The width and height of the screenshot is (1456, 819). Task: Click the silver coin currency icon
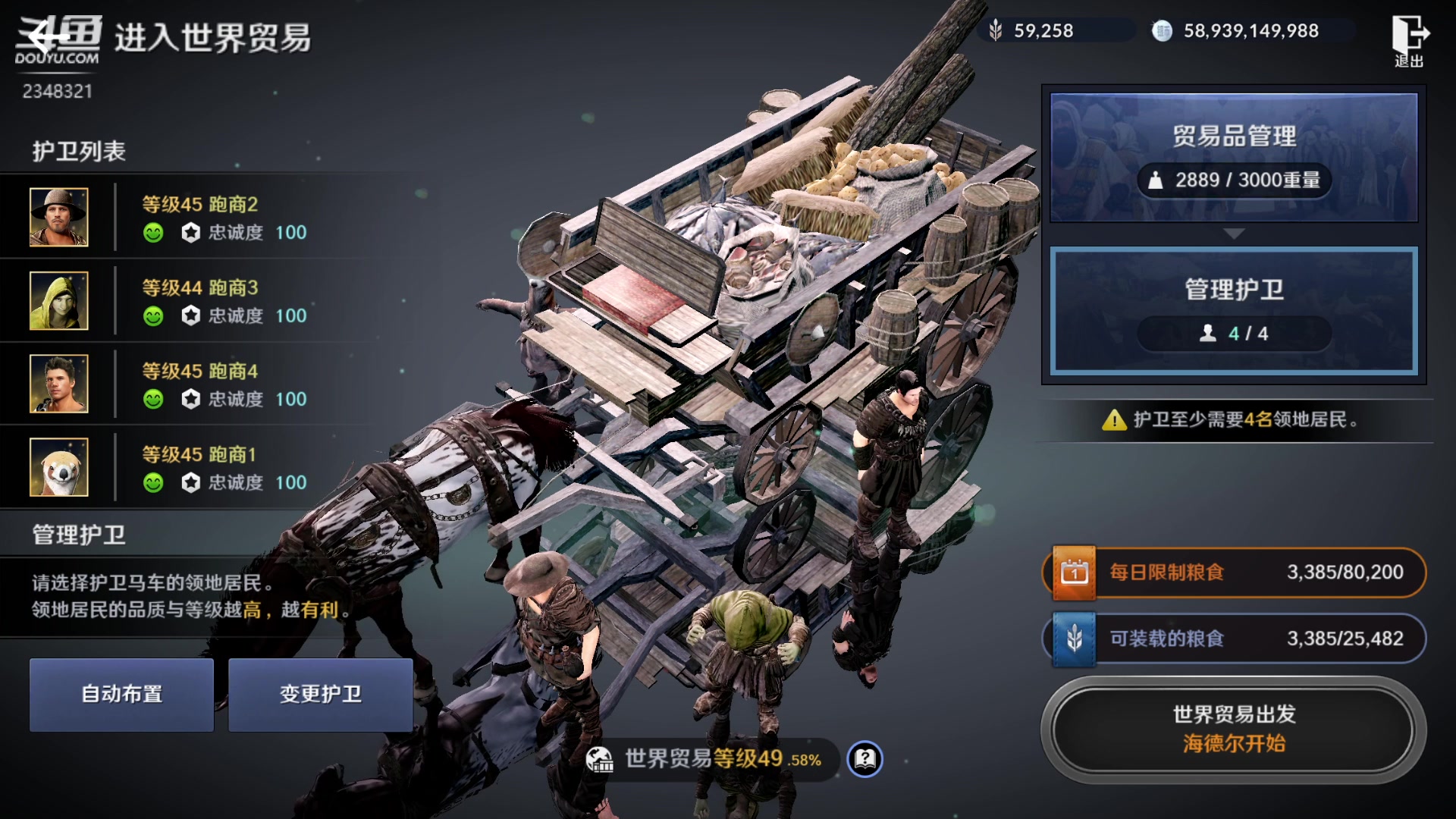pos(1162,31)
